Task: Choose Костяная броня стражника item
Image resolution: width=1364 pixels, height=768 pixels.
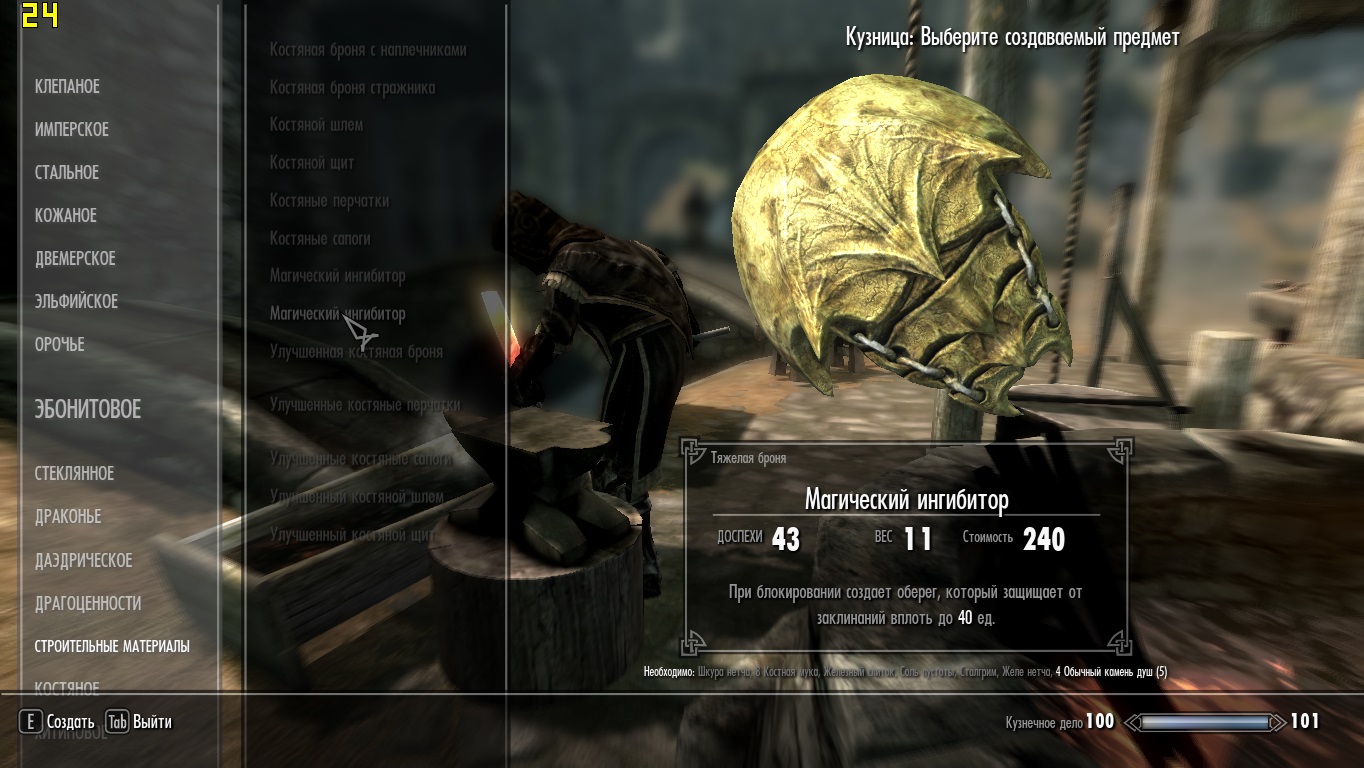Action: click(352, 88)
